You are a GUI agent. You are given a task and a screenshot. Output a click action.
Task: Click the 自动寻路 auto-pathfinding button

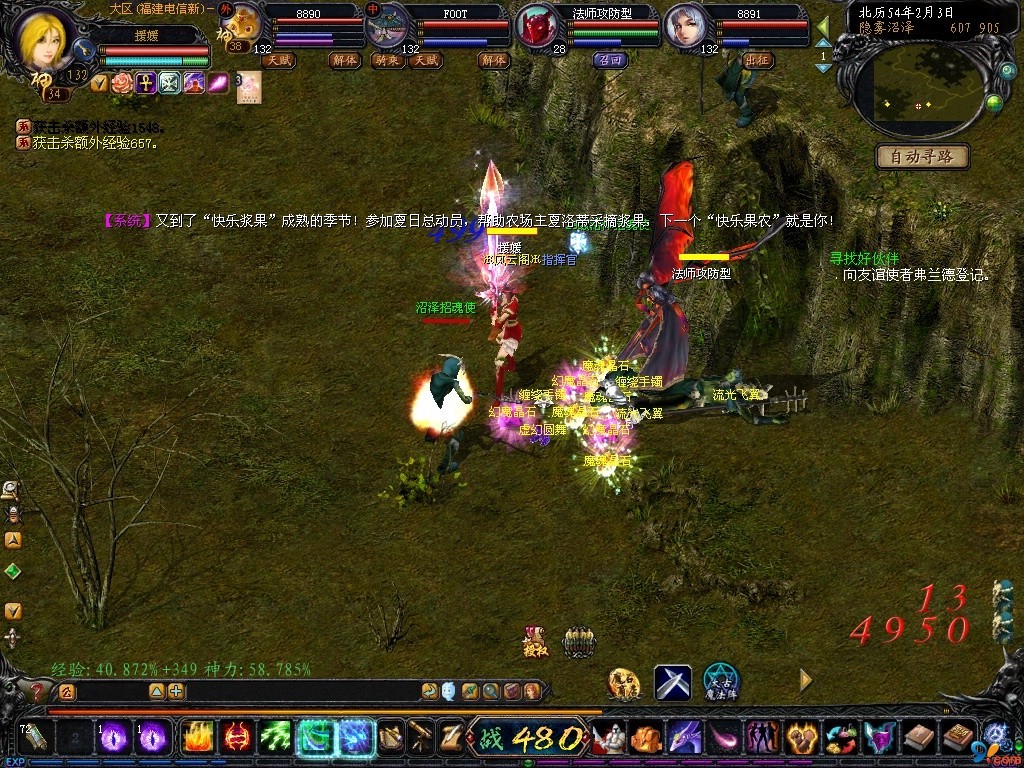pos(922,156)
